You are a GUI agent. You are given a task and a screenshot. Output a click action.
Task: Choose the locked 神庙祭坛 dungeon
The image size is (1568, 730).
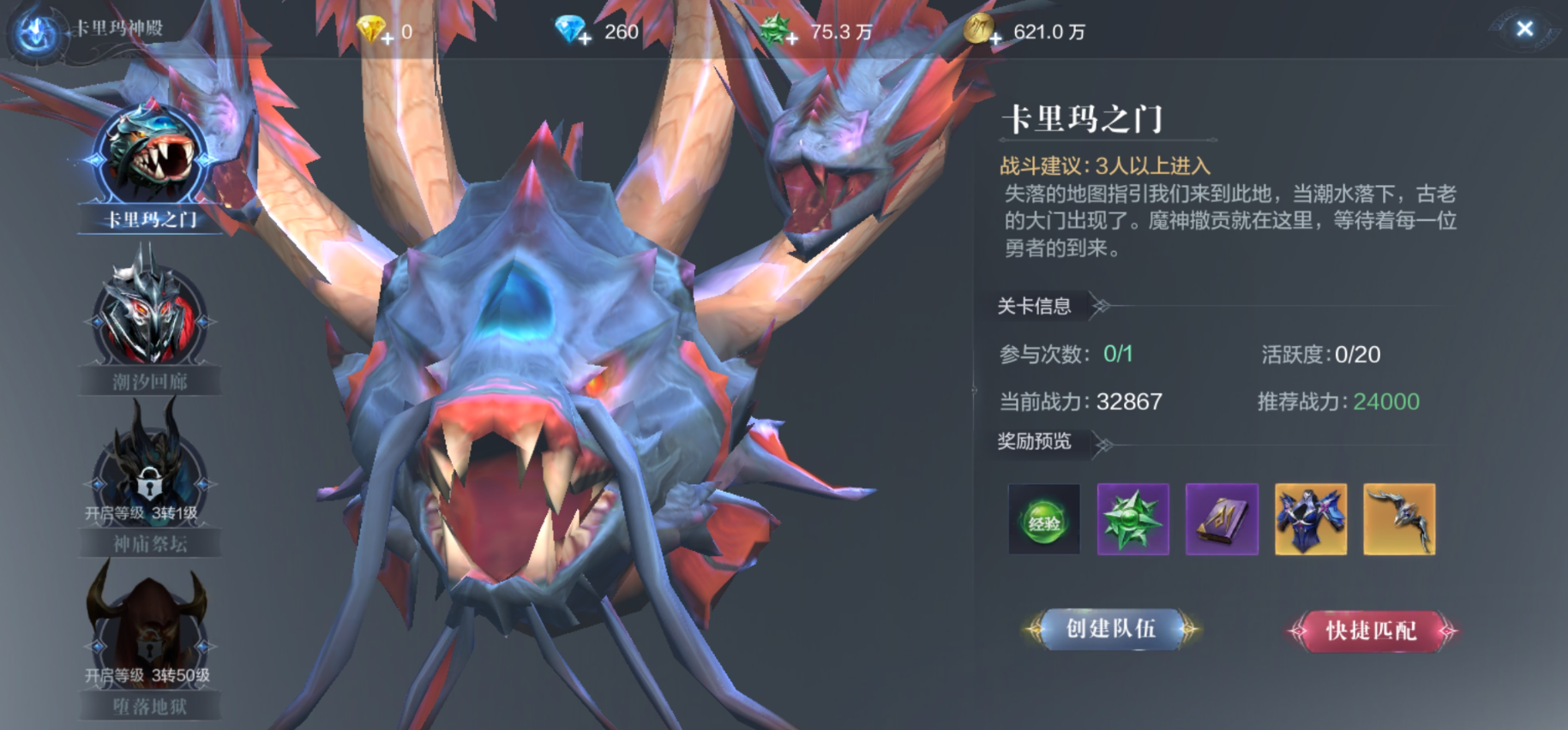[150, 480]
